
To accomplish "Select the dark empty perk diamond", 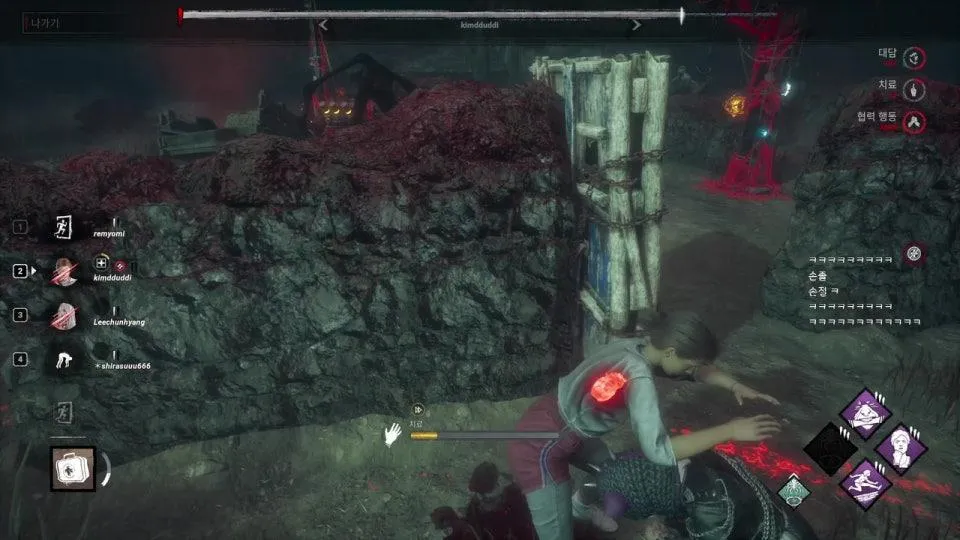I will (x=828, y=449).
